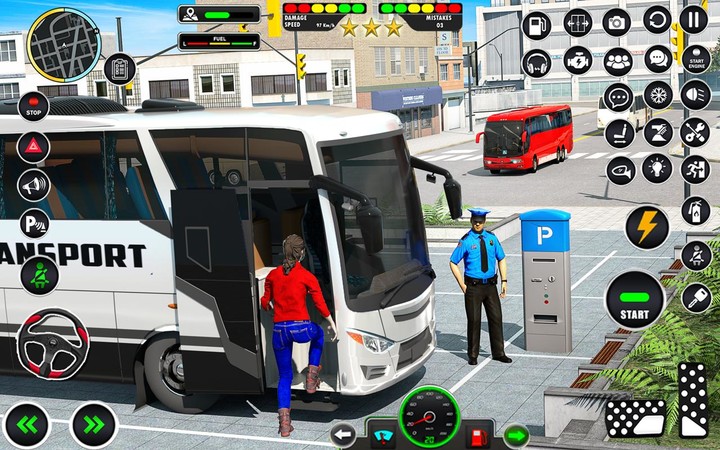Tap the green left double-arrow button
Screen dimensions: 720x450
(x=27, y=424)
